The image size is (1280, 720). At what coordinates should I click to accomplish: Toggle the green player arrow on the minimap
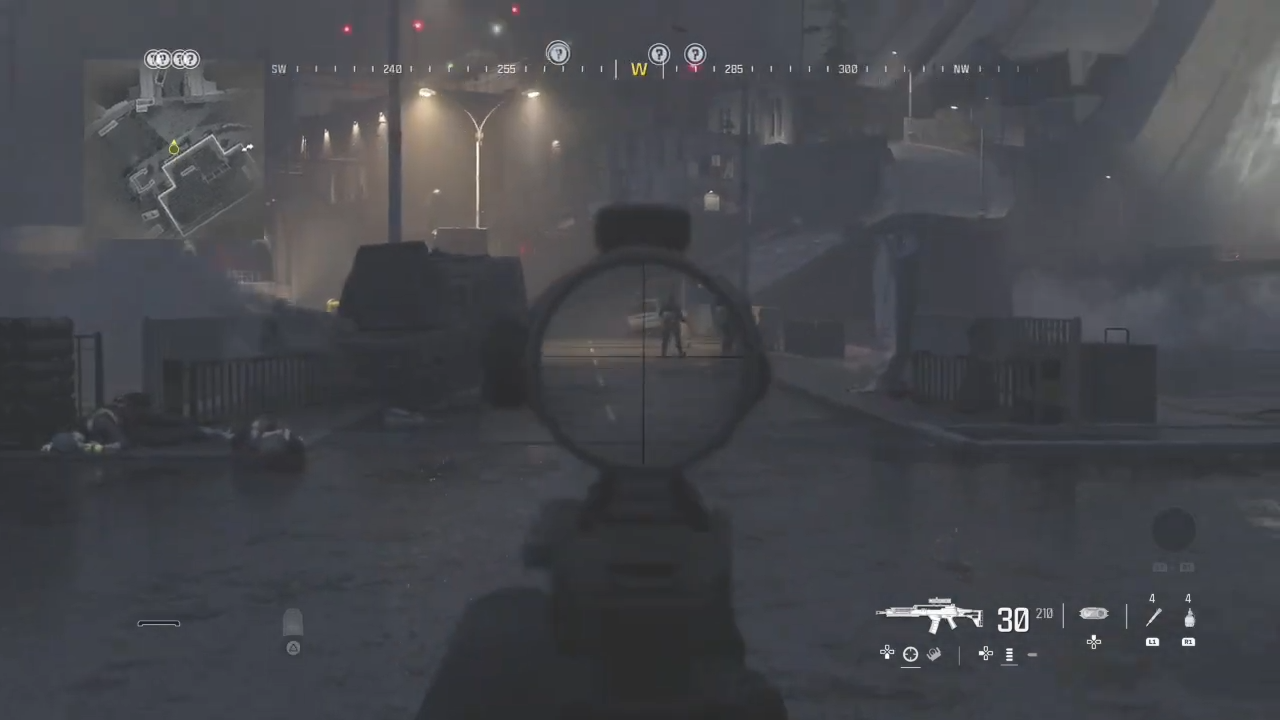point(173,148)
